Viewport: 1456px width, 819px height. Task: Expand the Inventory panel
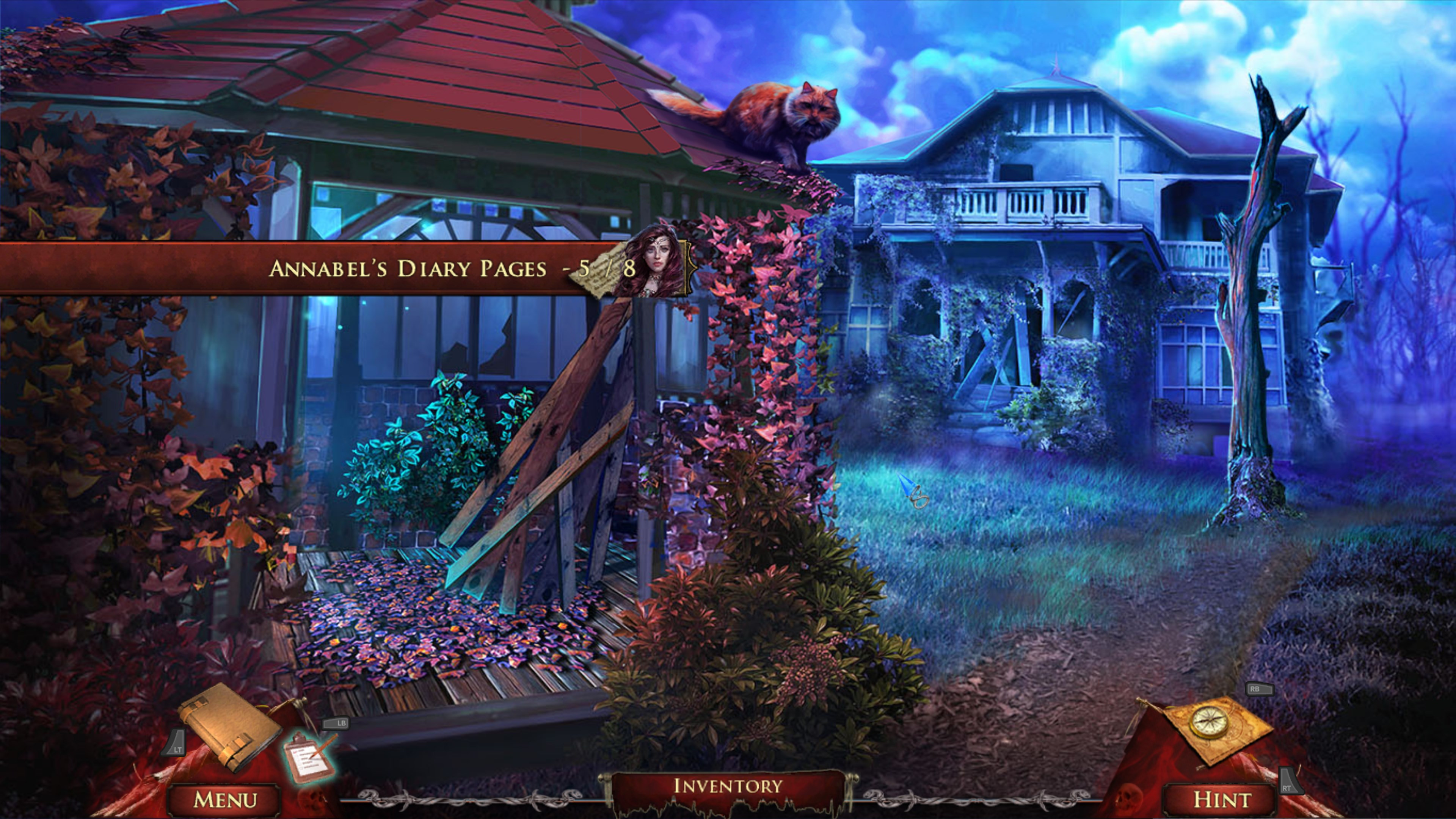(728, 786)
